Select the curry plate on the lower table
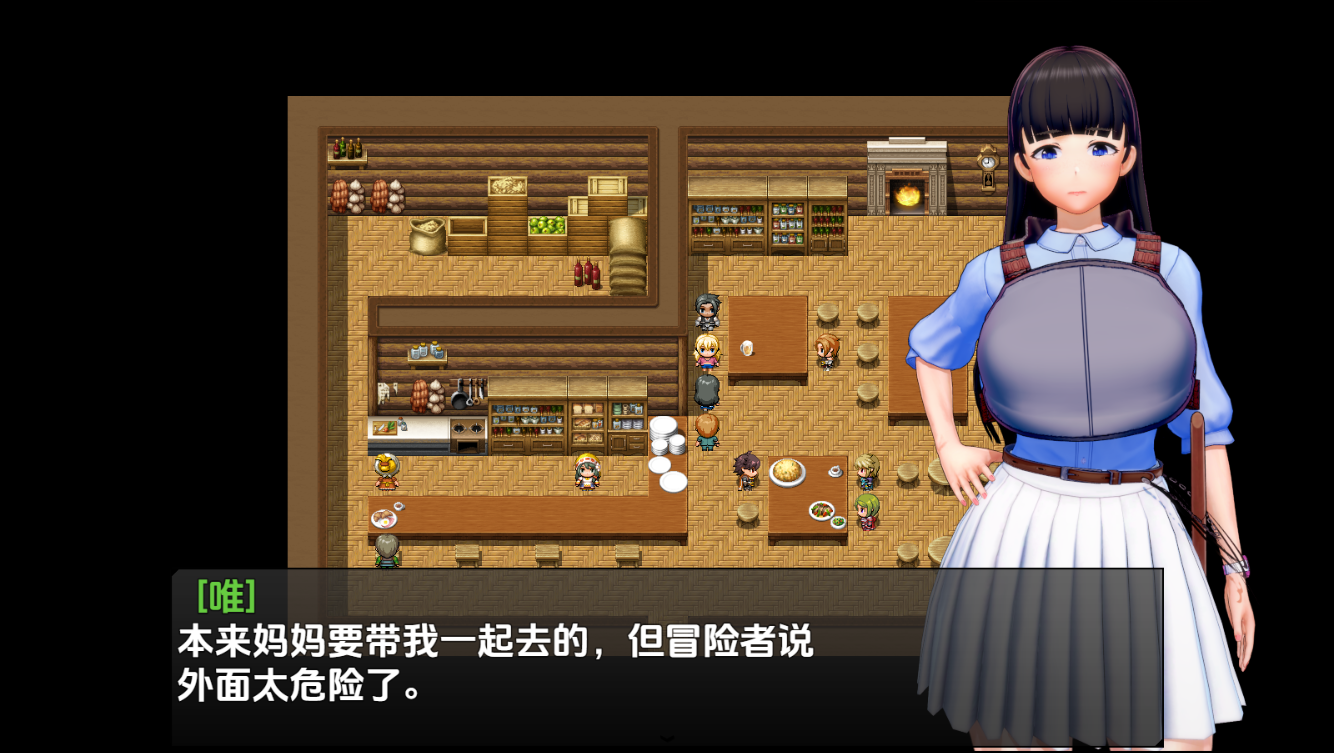The height and width of the screenshot is (753, 1334). click(x=788, y=471)
